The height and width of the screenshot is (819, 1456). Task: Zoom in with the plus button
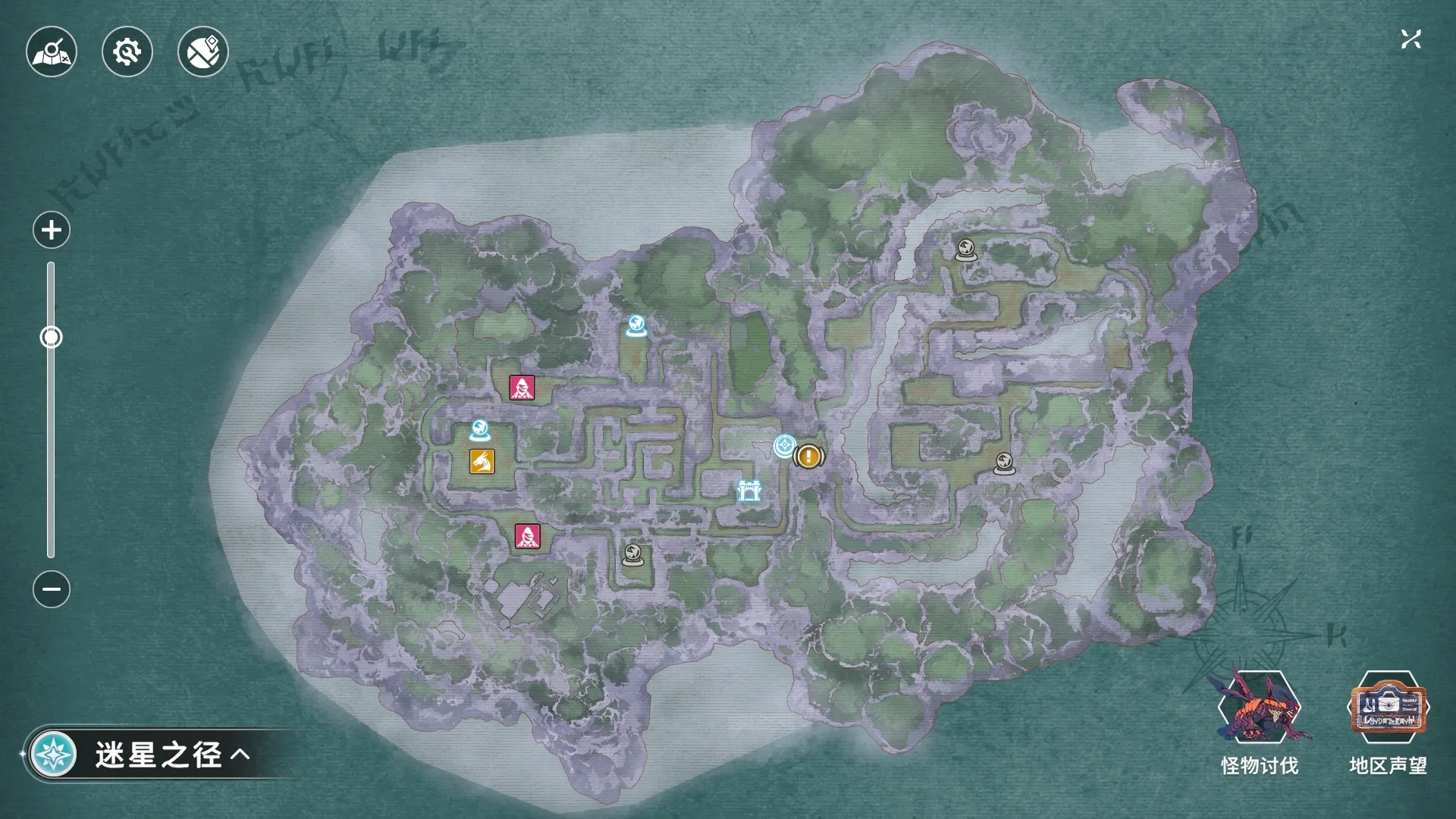point(52,230)
